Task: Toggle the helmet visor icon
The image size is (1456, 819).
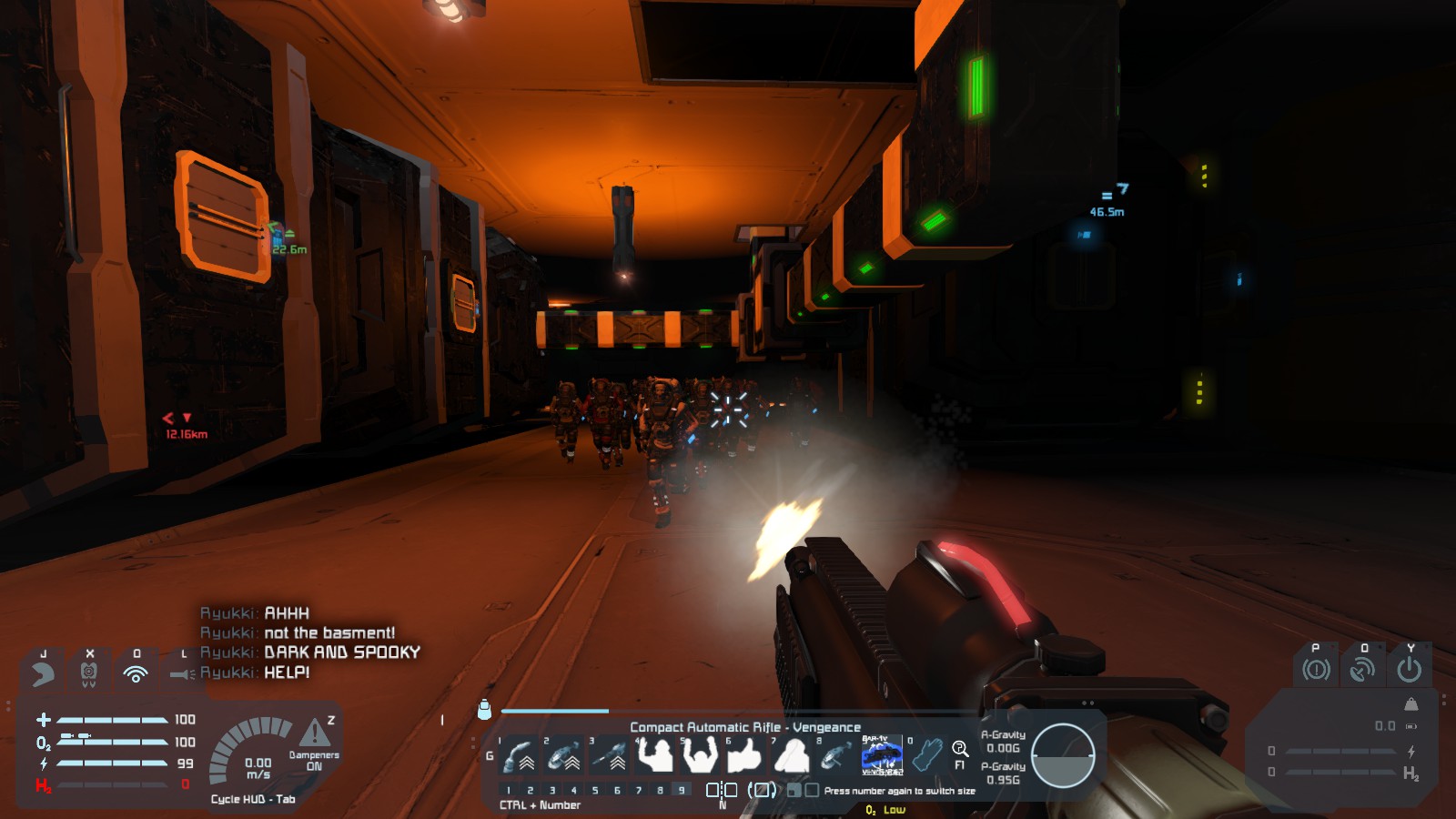Action: tap(43, 673)
